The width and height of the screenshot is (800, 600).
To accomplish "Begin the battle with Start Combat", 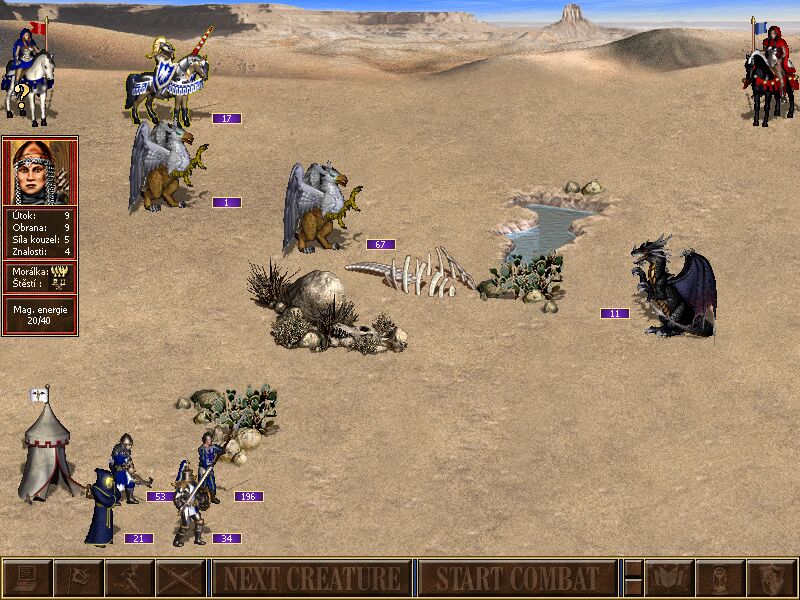I will coord(517,578).
